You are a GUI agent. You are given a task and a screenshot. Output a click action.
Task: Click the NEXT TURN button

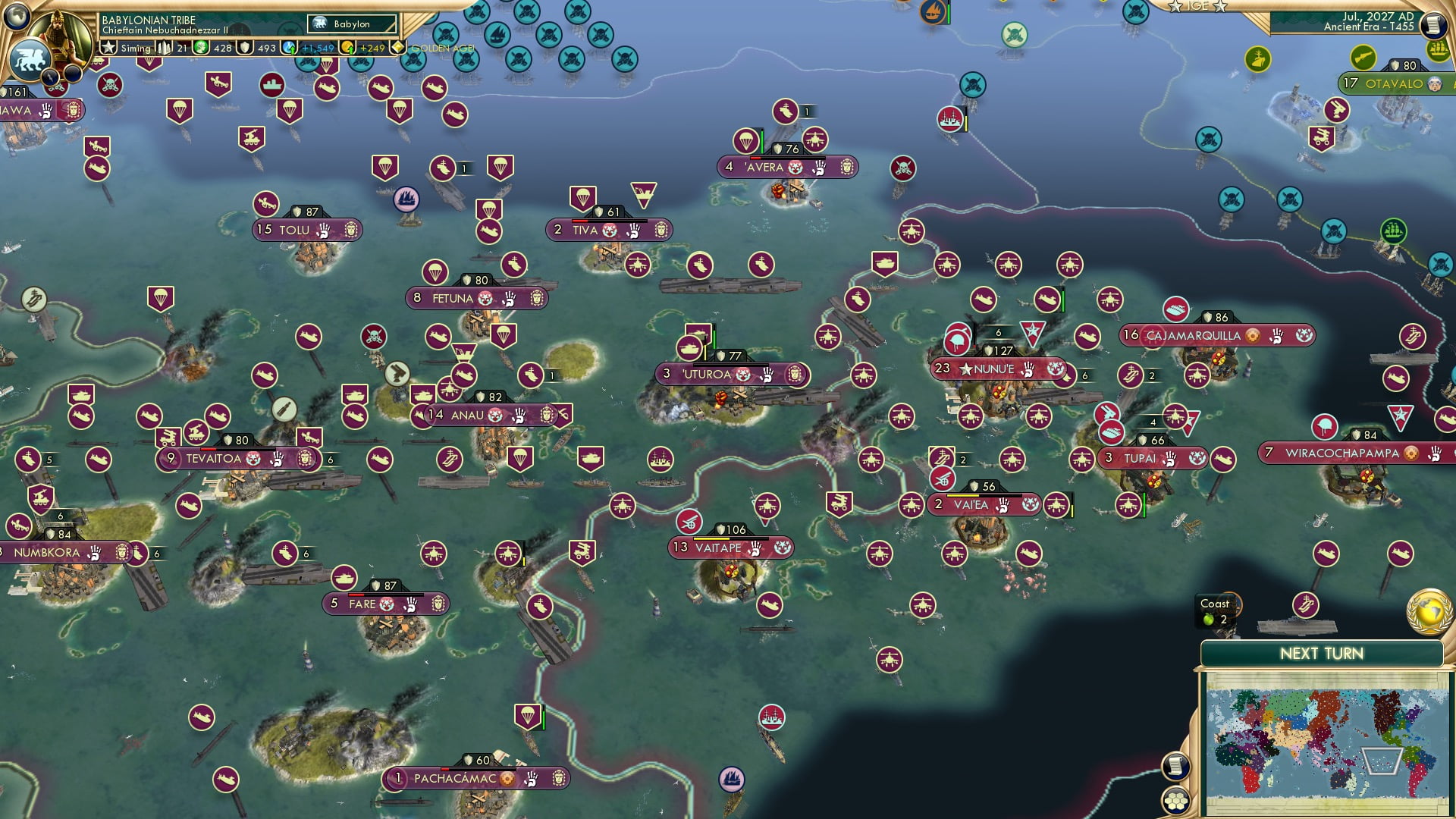(x=1322, y=653)
